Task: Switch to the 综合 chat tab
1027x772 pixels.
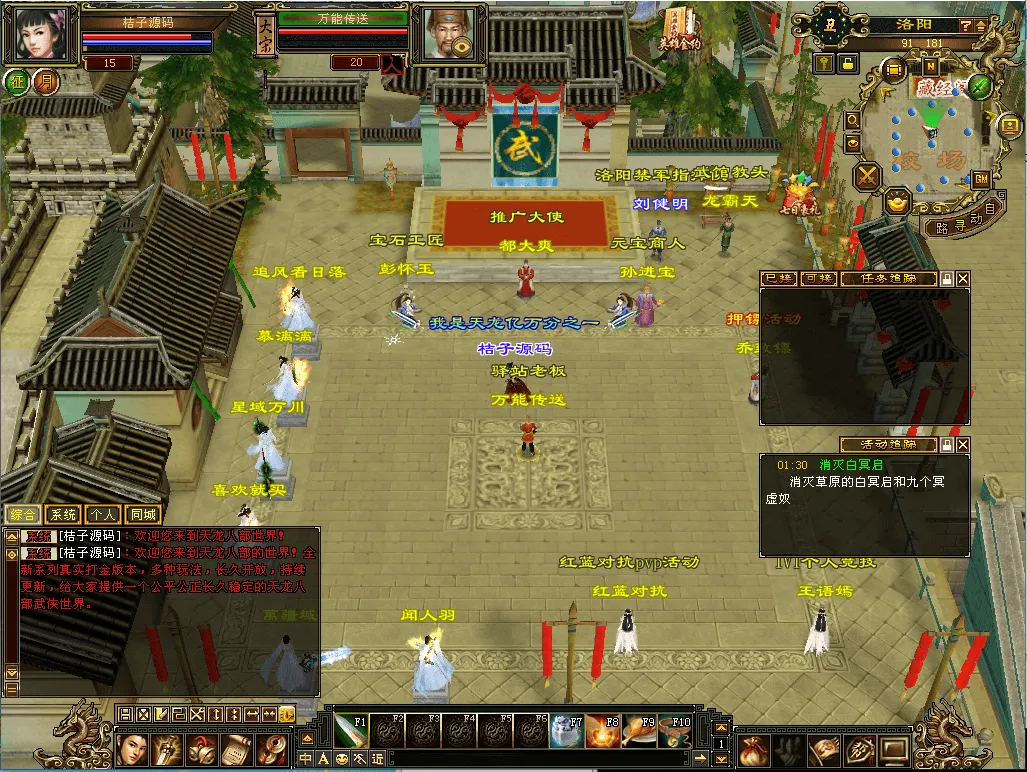Action: pyautogui.click(x=24, y=515)
